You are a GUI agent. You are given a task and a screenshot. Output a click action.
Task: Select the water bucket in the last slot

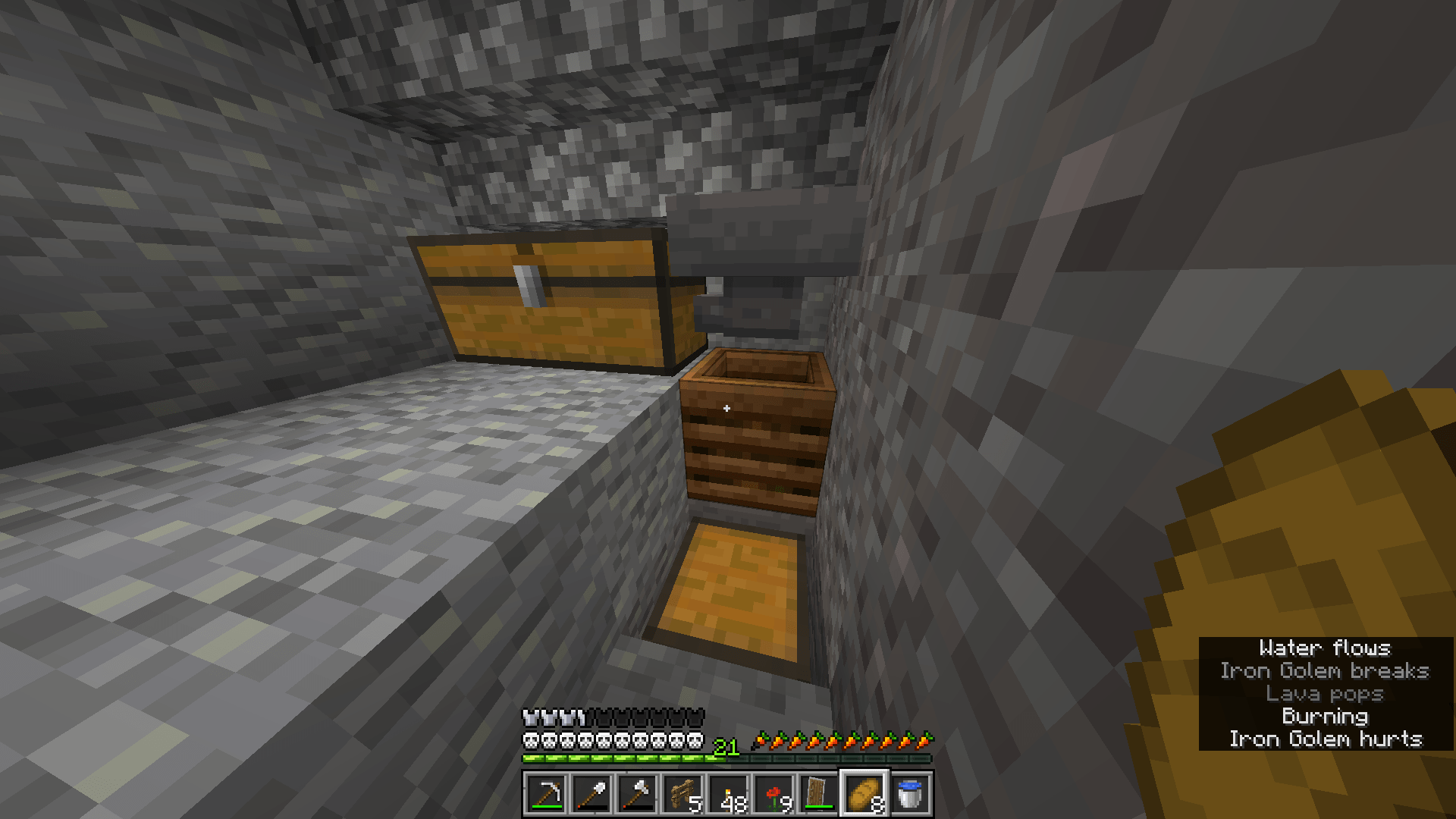(908, 796)
